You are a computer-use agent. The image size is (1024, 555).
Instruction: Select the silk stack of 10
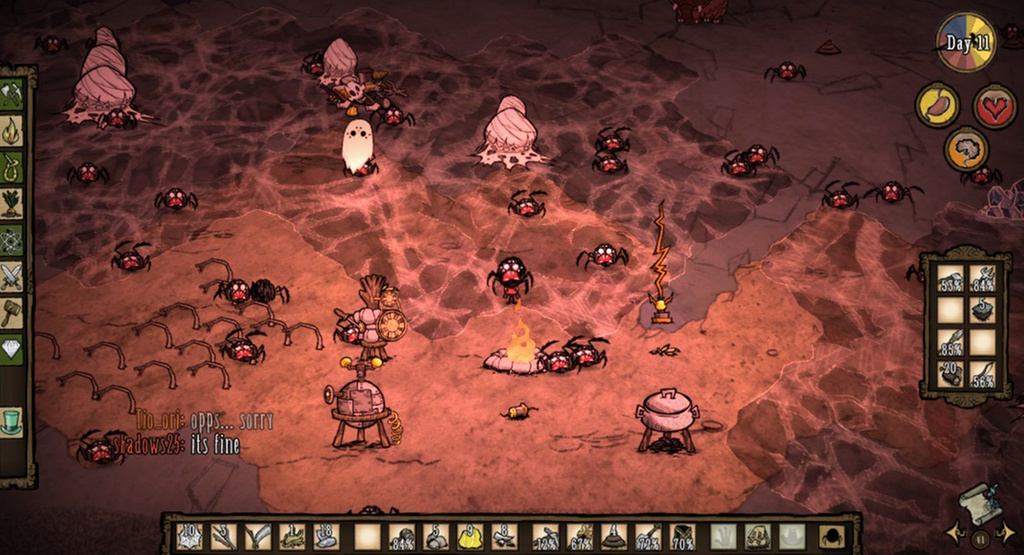coord(190,536)
